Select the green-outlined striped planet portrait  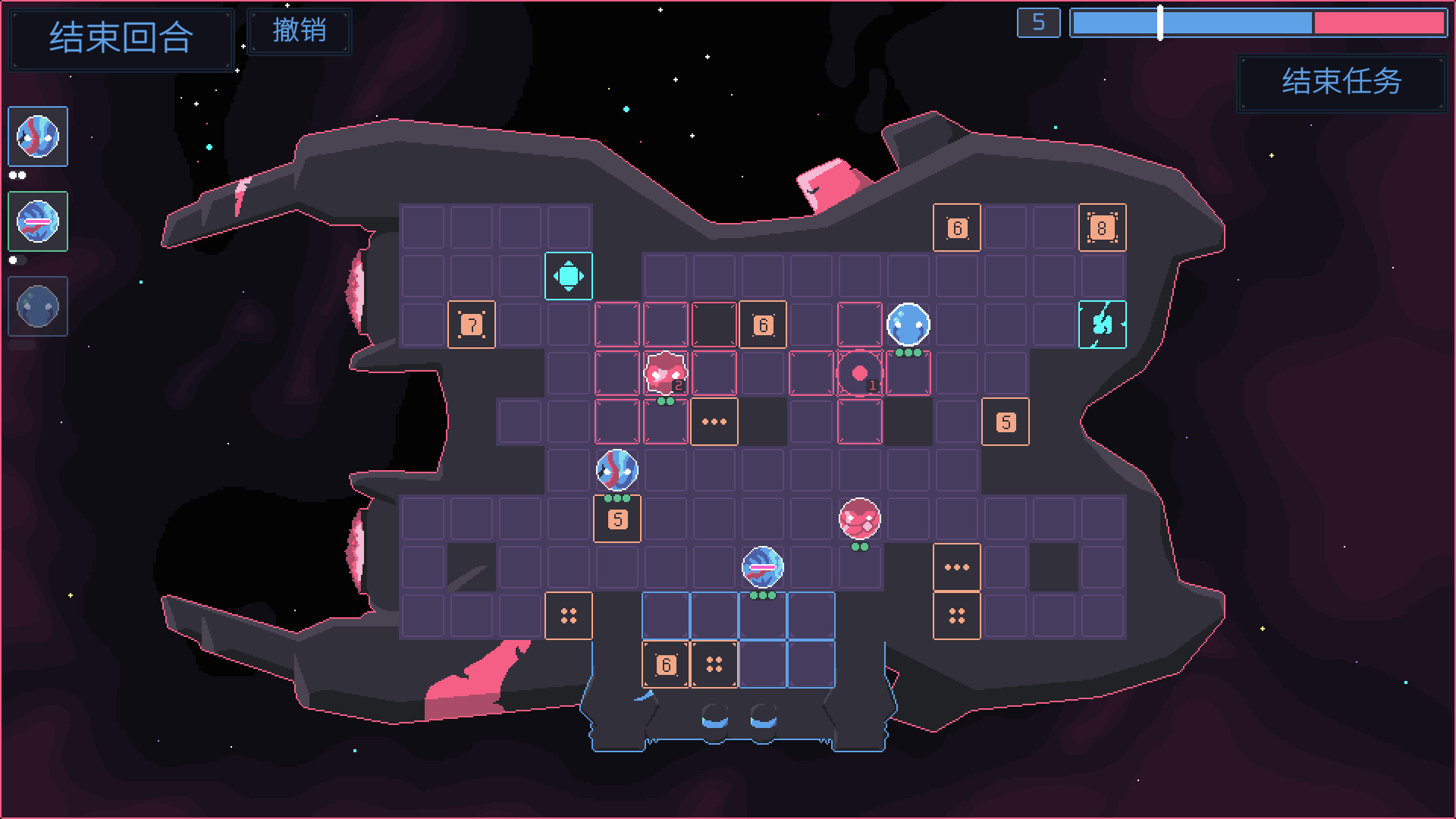[38, 222]
